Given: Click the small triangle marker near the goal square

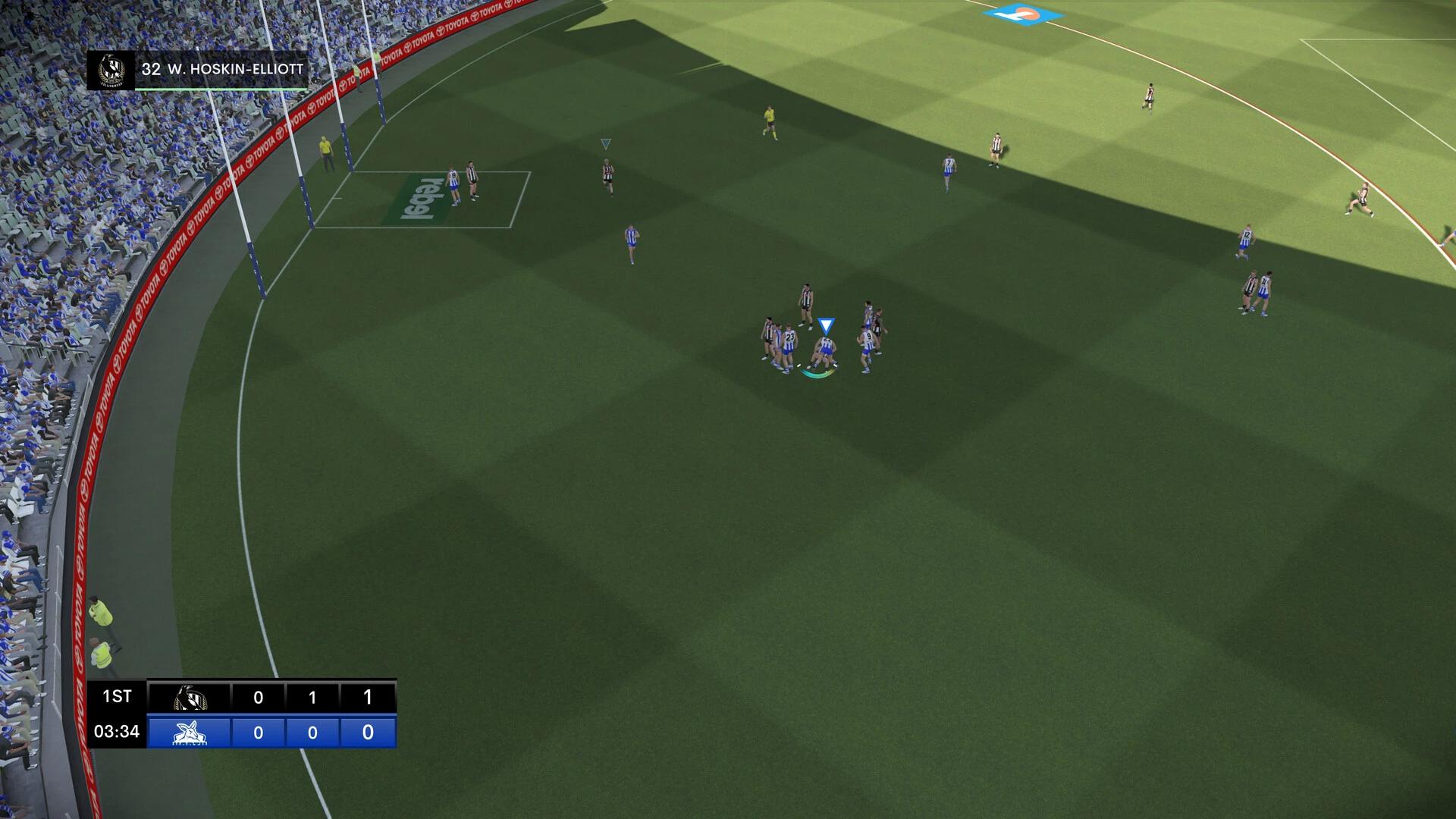Looking at the screenshot, I should click(605, 143).
